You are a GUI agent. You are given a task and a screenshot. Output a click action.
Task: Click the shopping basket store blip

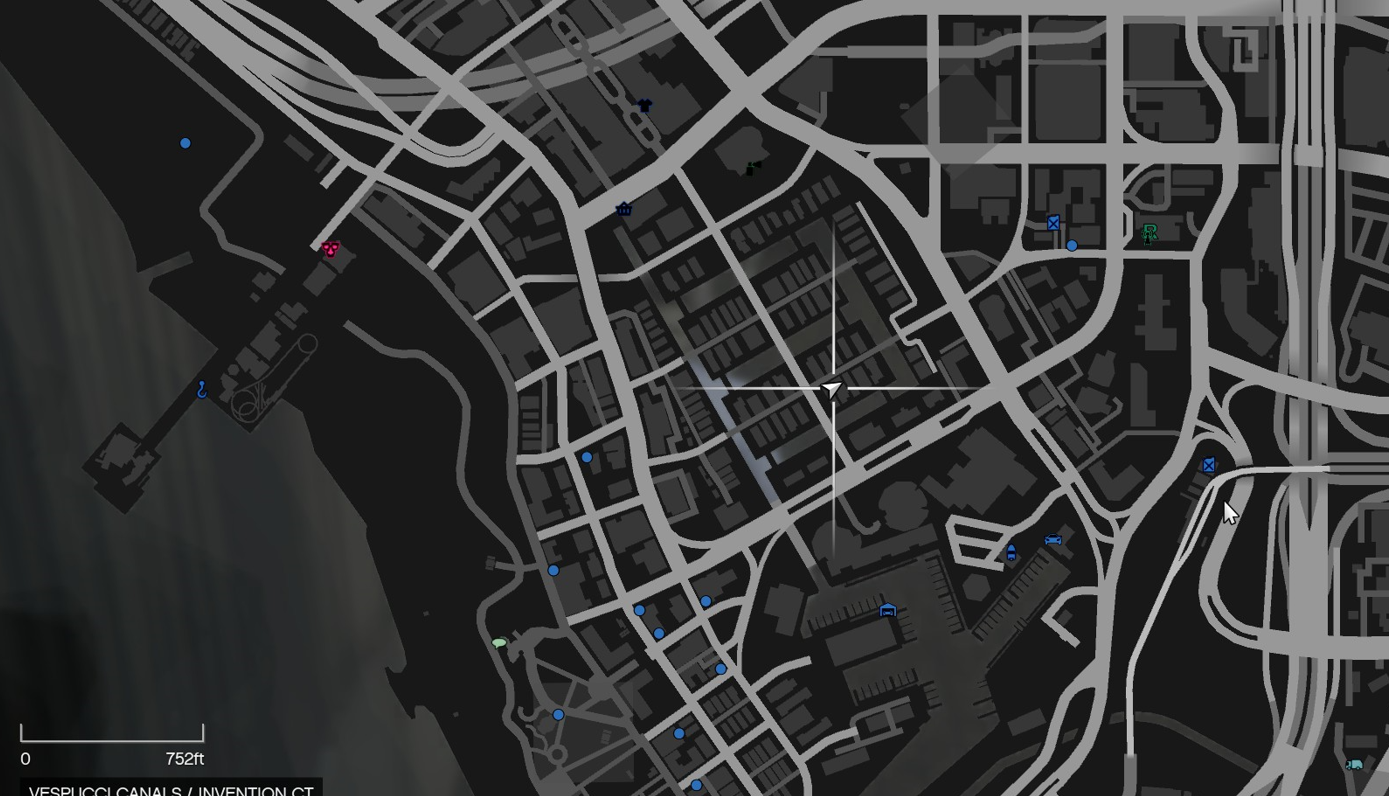(x=623, y=209)
